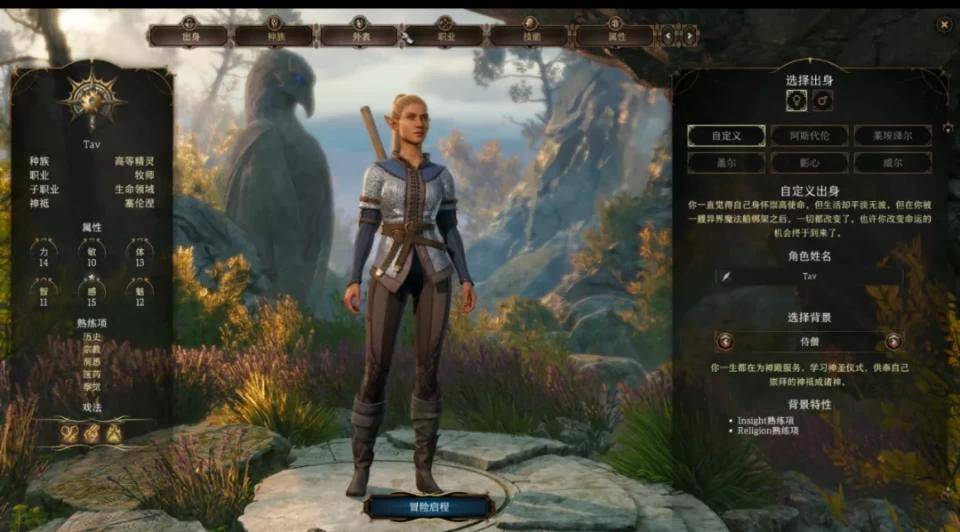This screenshot has height=532, width=960.
Task: Switch to the 出身 (Origin) tab
Action: coord(189,36)
